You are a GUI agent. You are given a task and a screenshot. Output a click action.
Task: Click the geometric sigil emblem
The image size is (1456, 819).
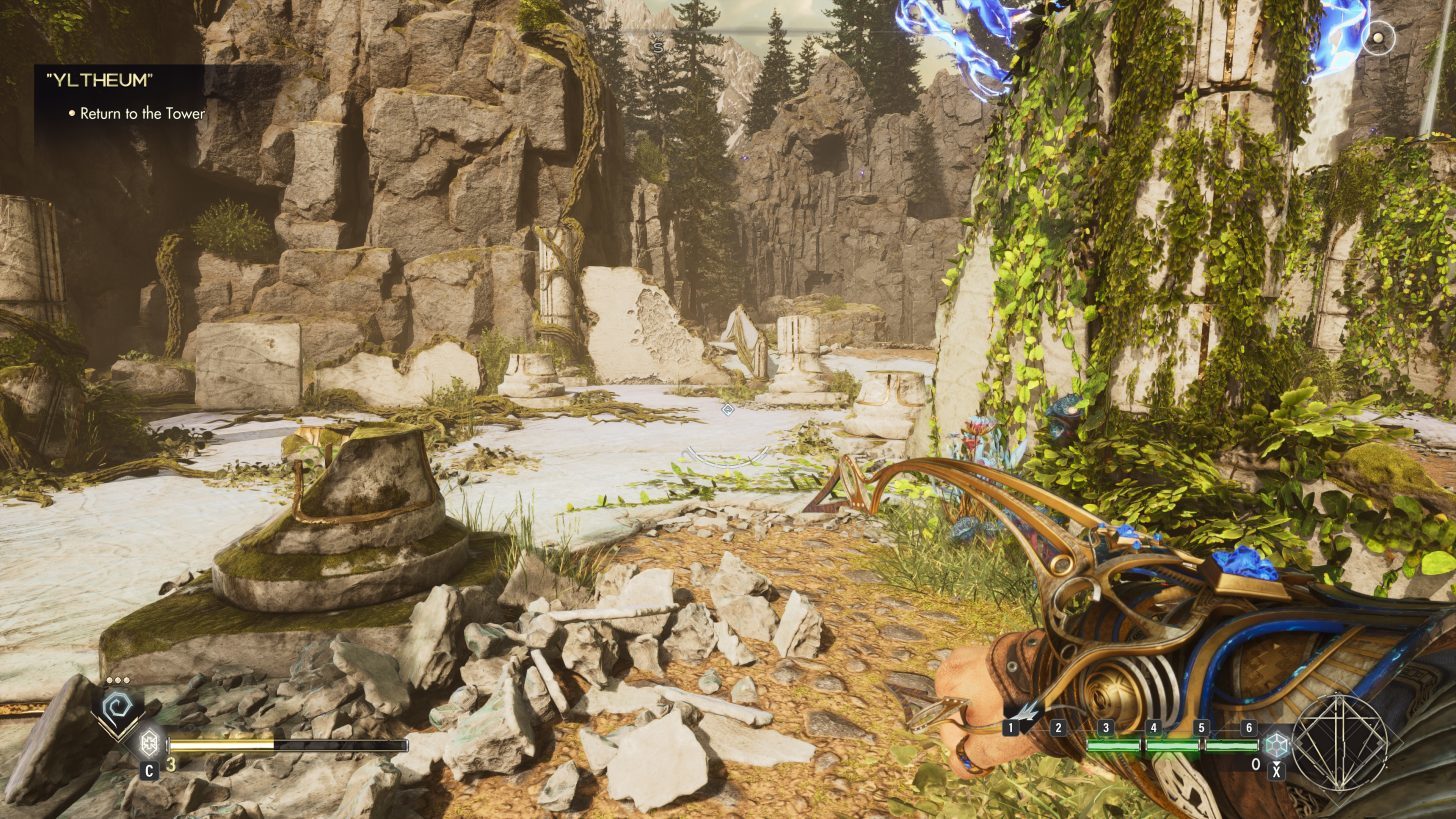point(1341,742)
